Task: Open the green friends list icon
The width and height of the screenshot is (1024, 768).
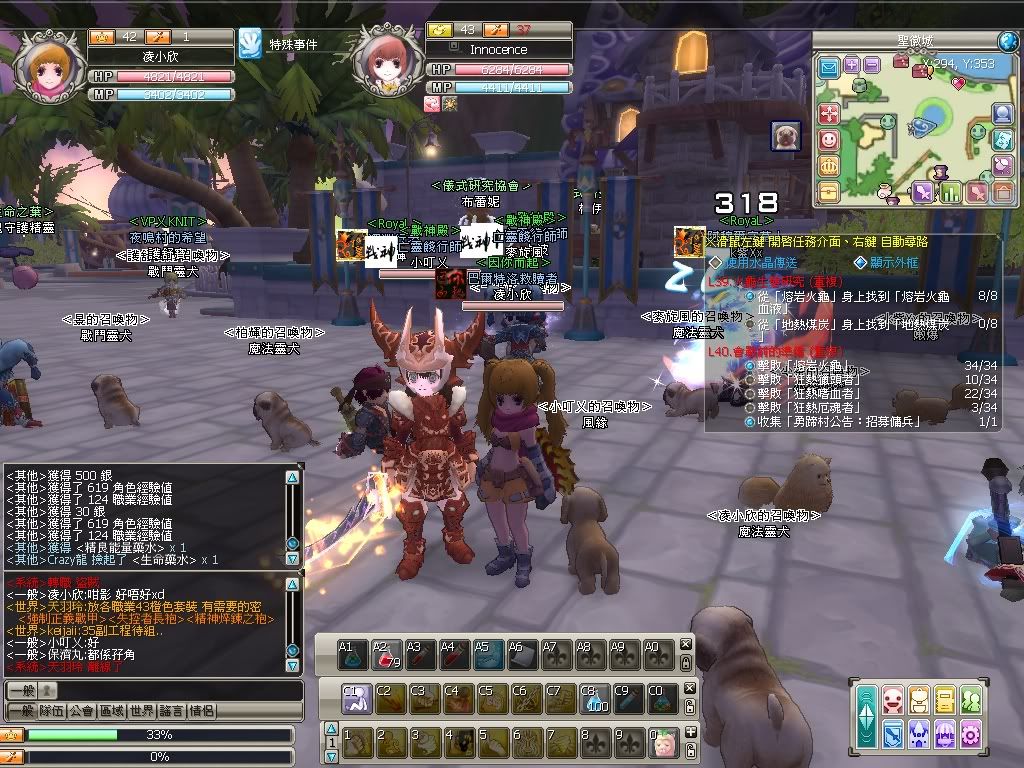Action: tap(971, 699)
